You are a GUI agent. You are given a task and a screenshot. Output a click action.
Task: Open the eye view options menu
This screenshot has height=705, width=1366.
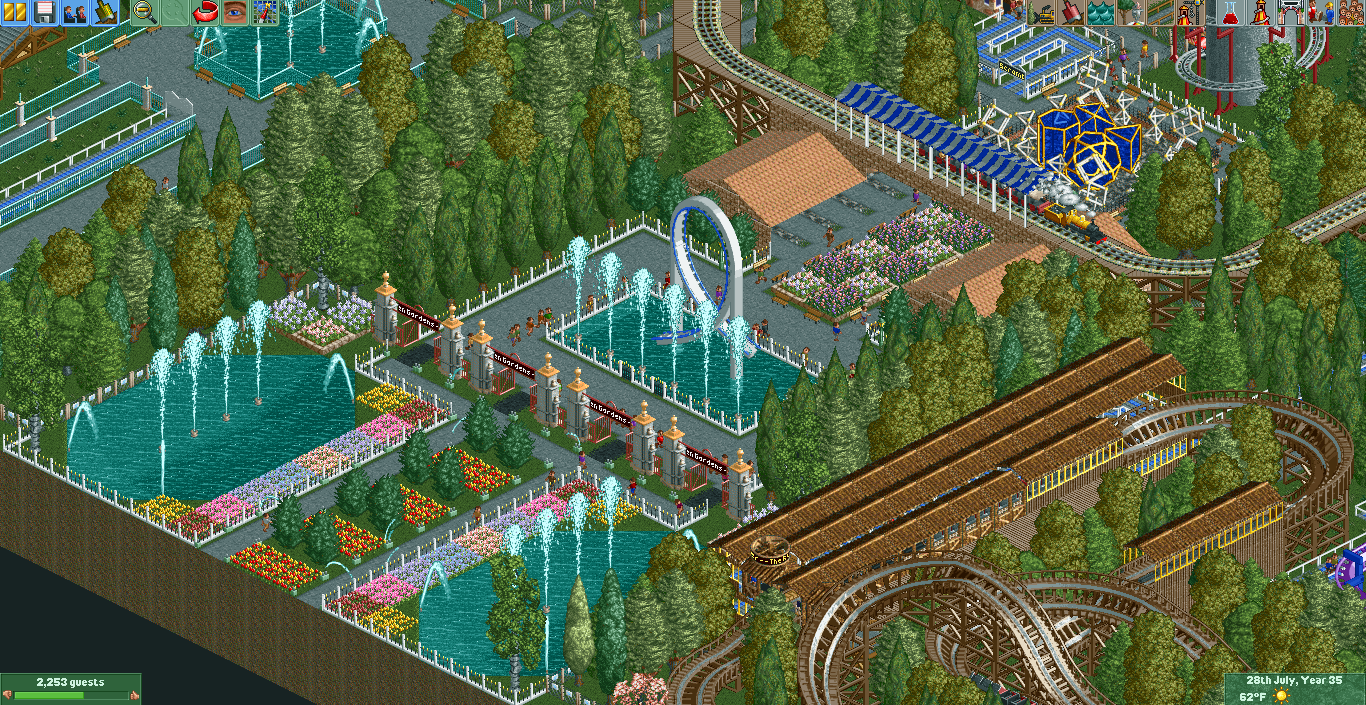[x=235, y=12]
